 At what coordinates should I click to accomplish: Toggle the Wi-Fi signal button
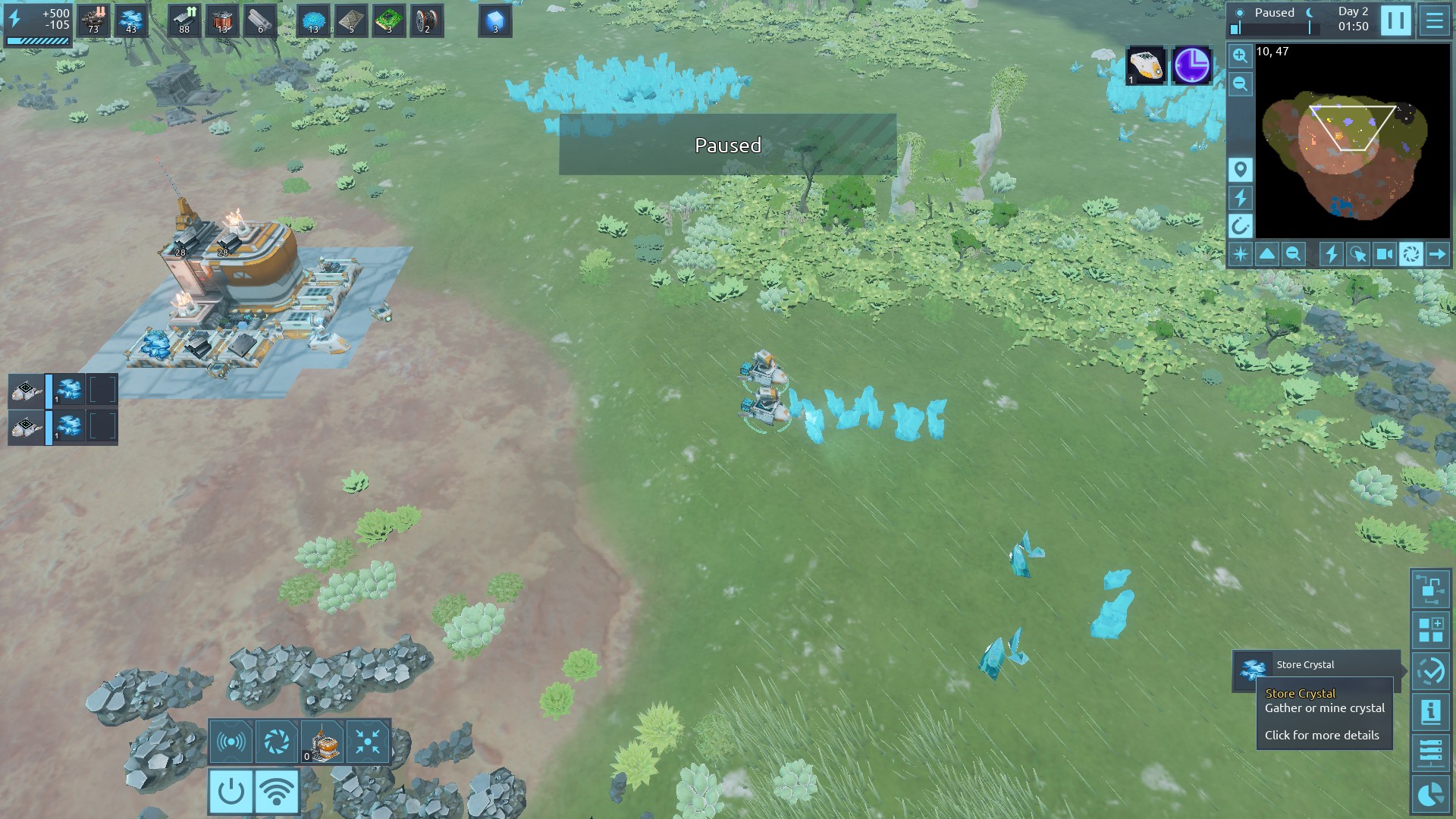point(277,792)
